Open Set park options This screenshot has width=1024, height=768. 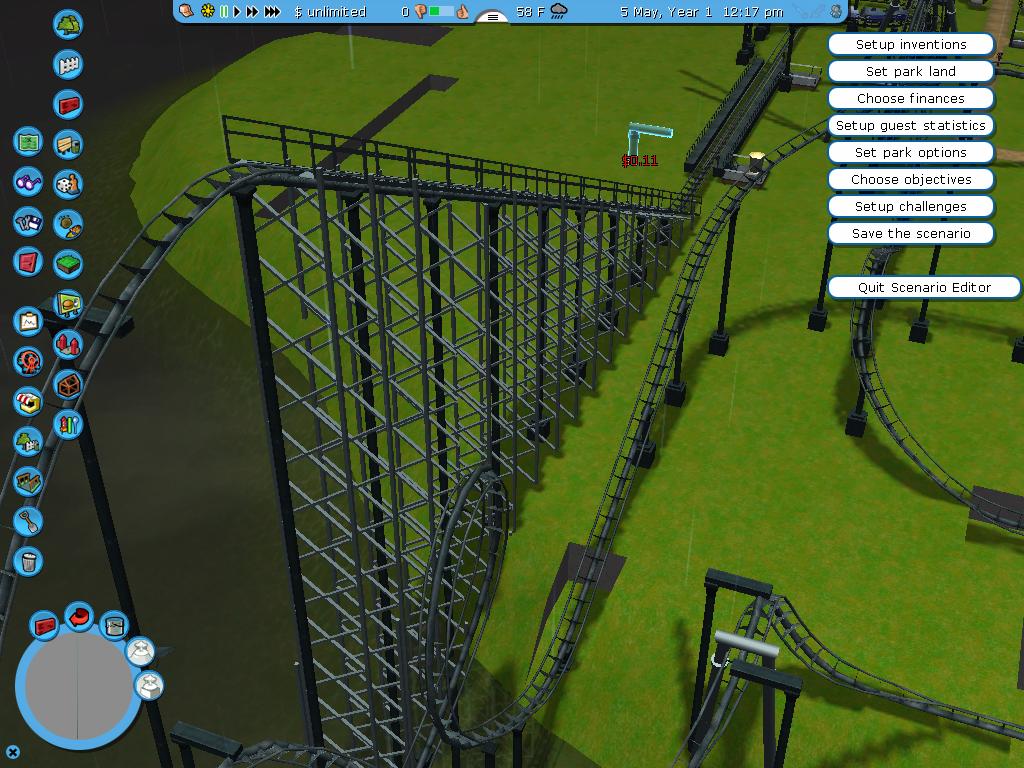910,153
